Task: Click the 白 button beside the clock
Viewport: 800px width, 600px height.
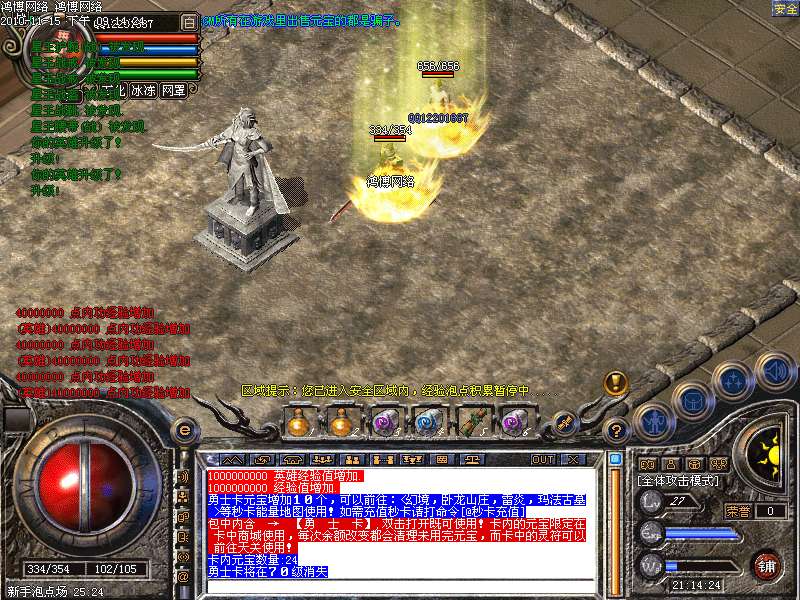Action: pos(189,21)
